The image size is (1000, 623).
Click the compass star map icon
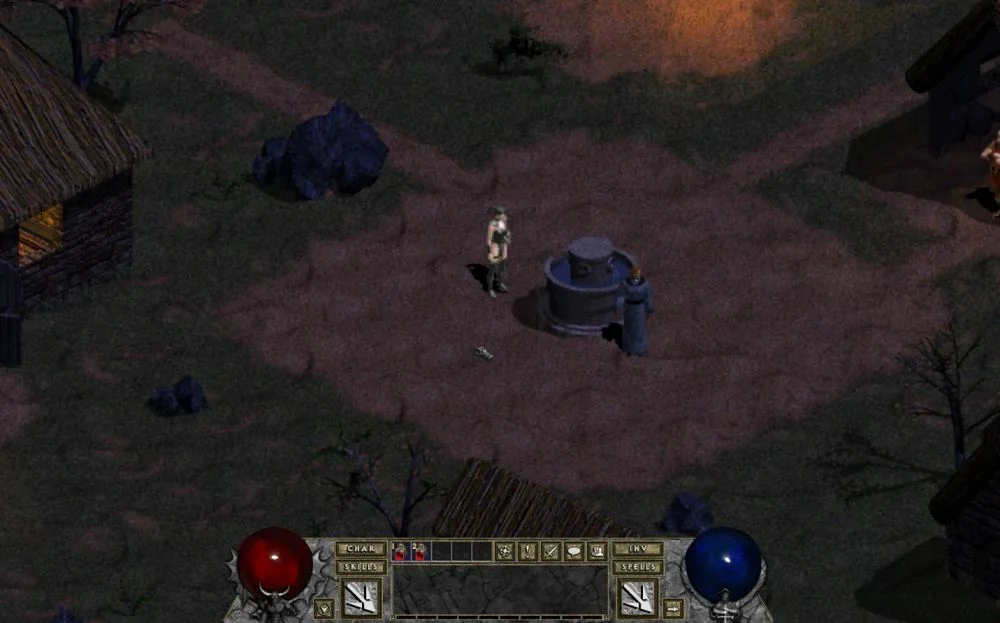click(x=506, y=551)
